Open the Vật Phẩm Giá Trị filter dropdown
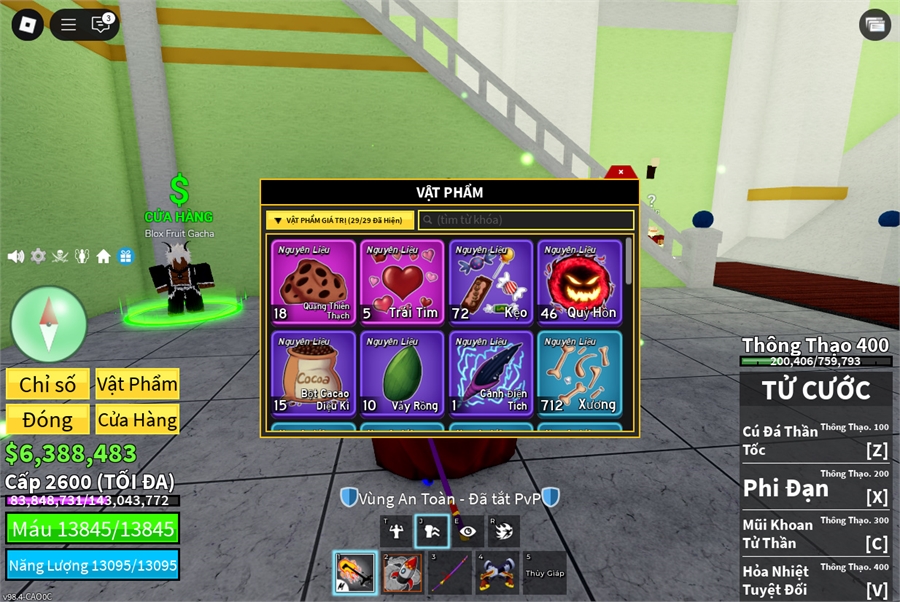The width and height of the screenshot is (900, 602). click(340, 220)
